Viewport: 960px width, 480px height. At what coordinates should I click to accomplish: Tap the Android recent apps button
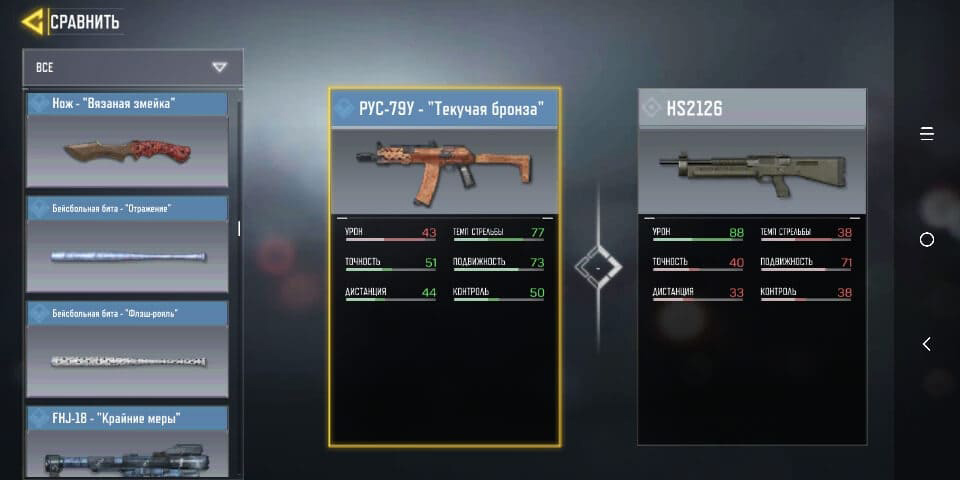[x=926, y=134]
